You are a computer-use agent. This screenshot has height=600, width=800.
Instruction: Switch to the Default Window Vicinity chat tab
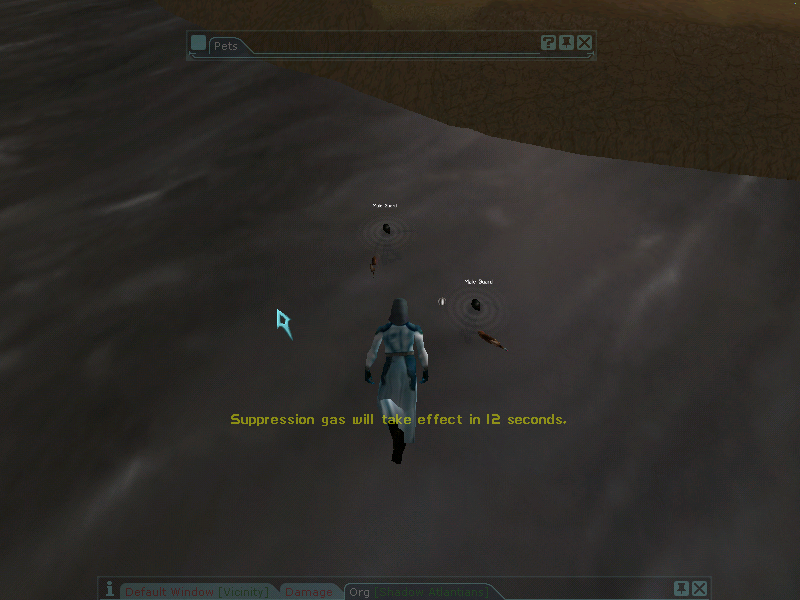point(197,592)
